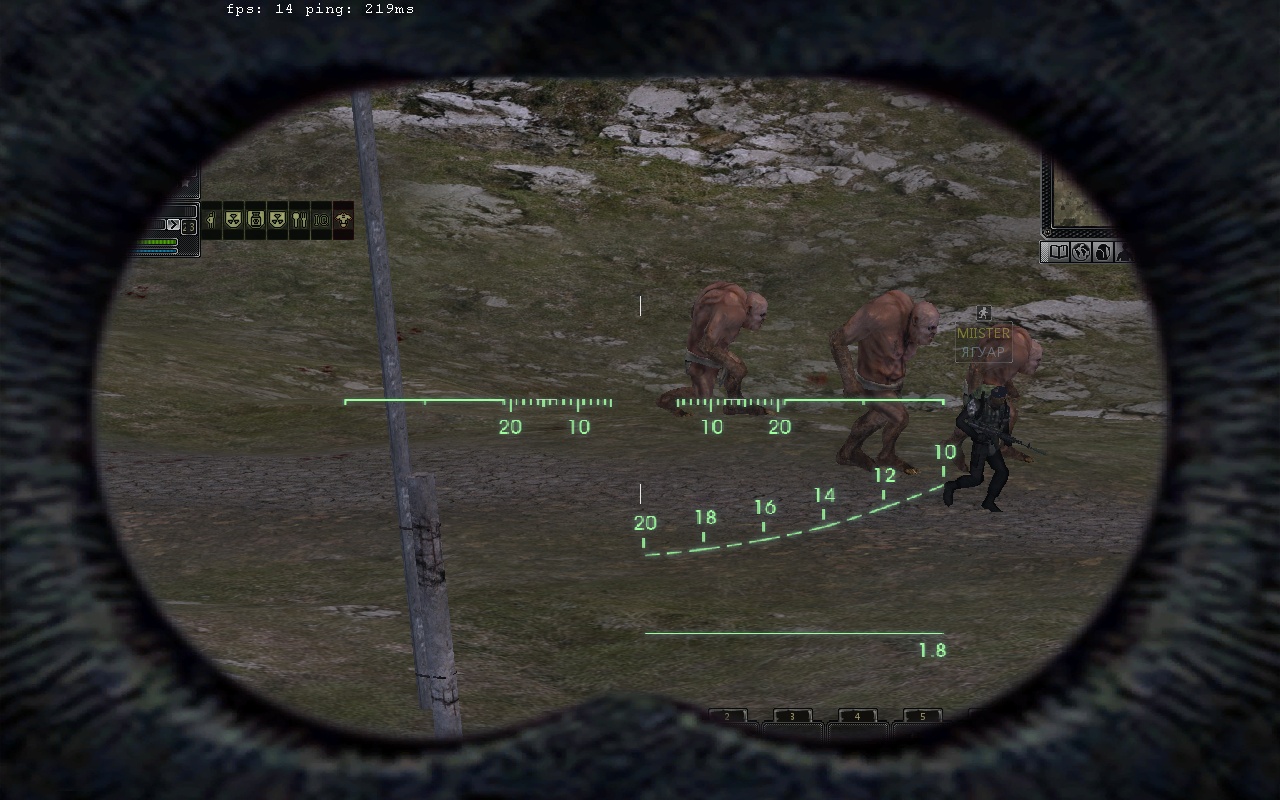The height and width of the screenshot is (800, 1280).
Task: Select the IQ buff icon
Action: [321, 220]
